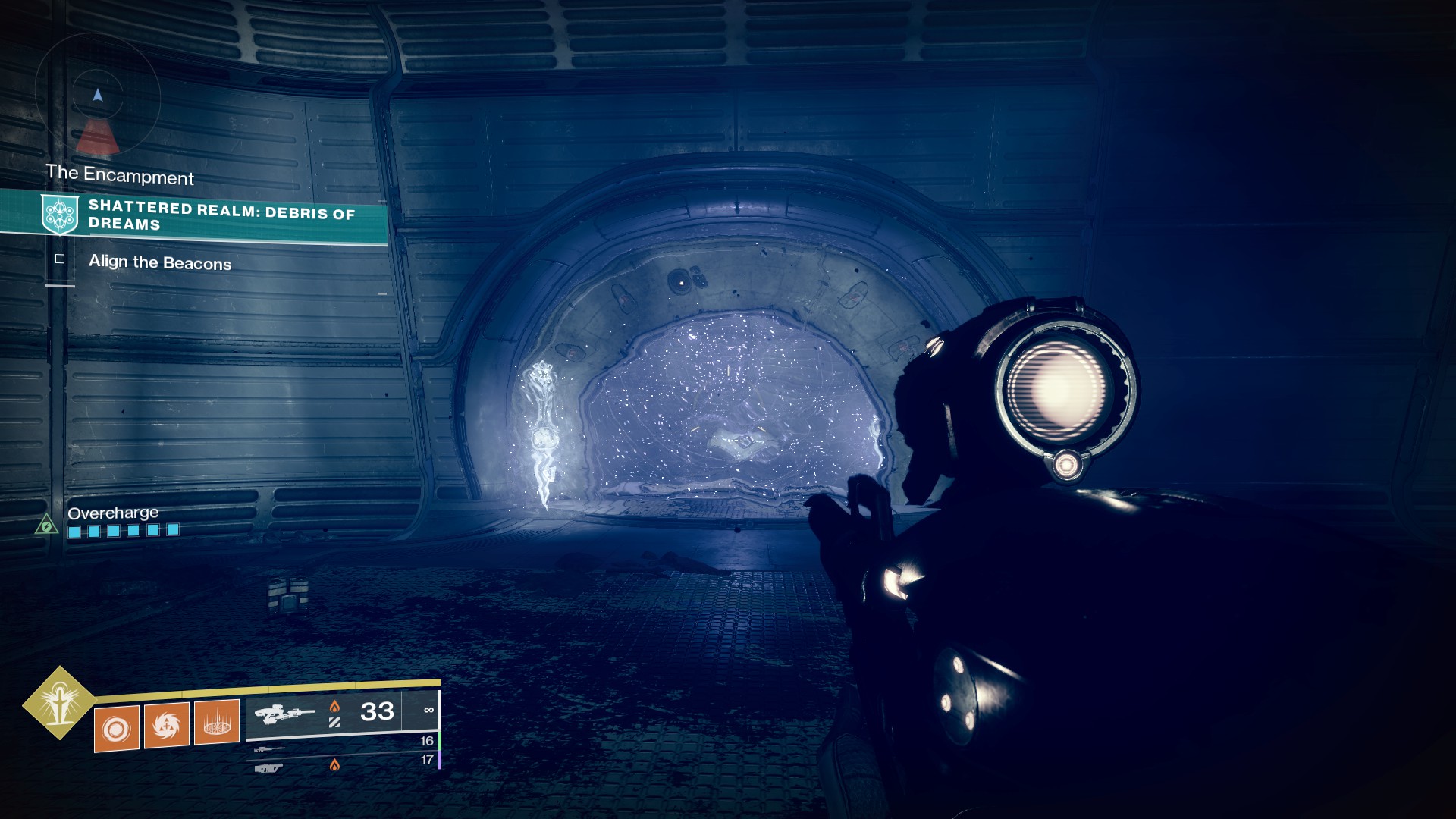Viewport: 1456px width, 819px height.
Task: Activate the orange rift class ability
Action: coord(217,721)
